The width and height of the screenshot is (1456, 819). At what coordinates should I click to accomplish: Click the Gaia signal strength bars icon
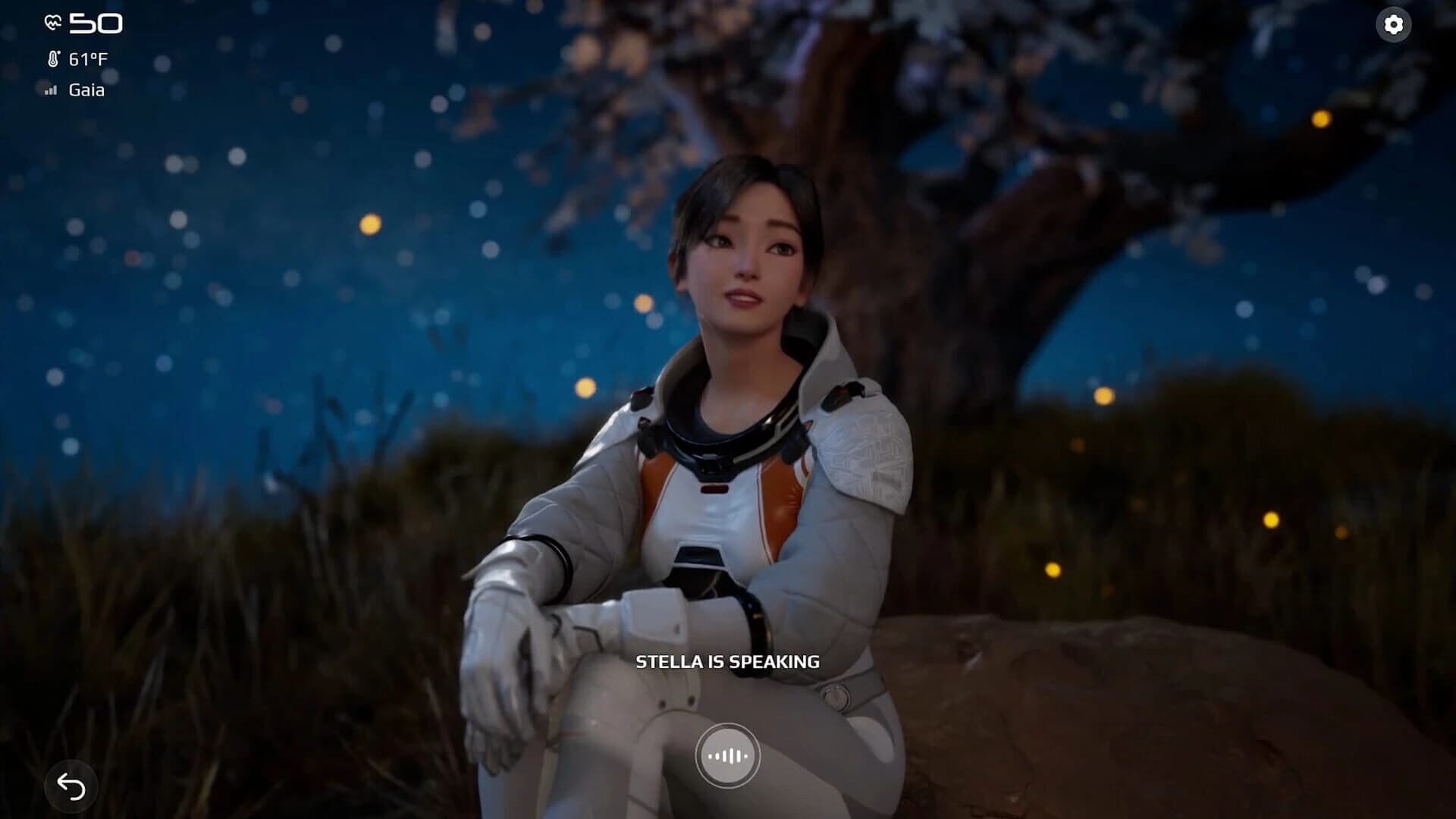50,90
